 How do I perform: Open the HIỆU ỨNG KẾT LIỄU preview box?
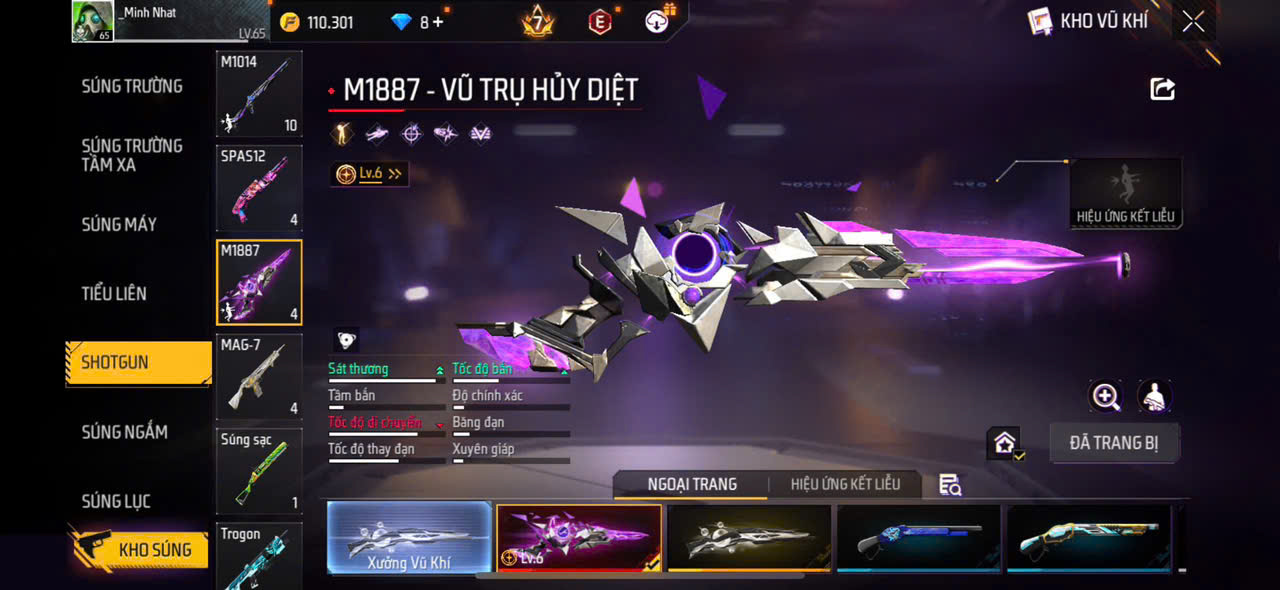[x=1126, y=194]
